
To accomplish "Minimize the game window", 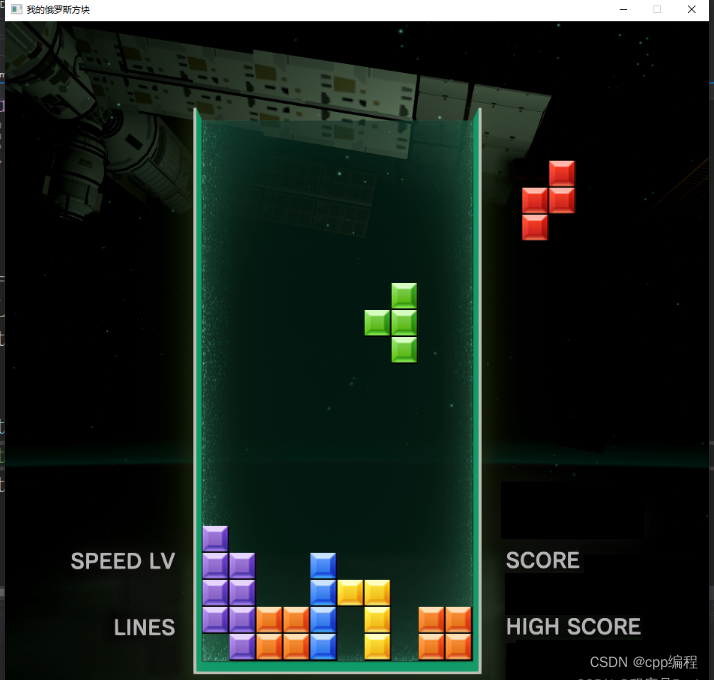I will (623, 9).
